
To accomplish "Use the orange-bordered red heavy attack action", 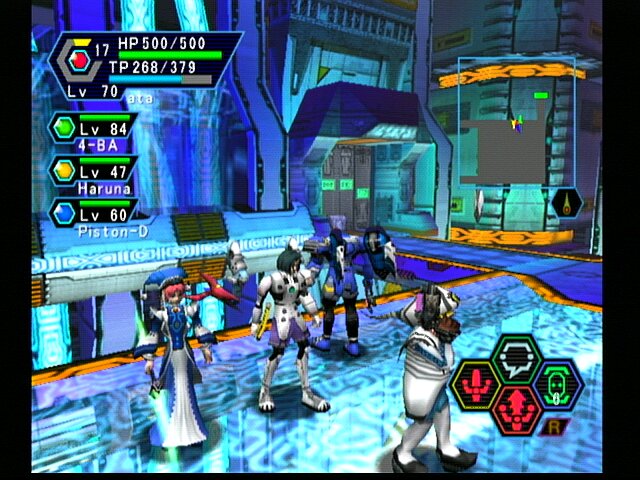I will (518, 409).
